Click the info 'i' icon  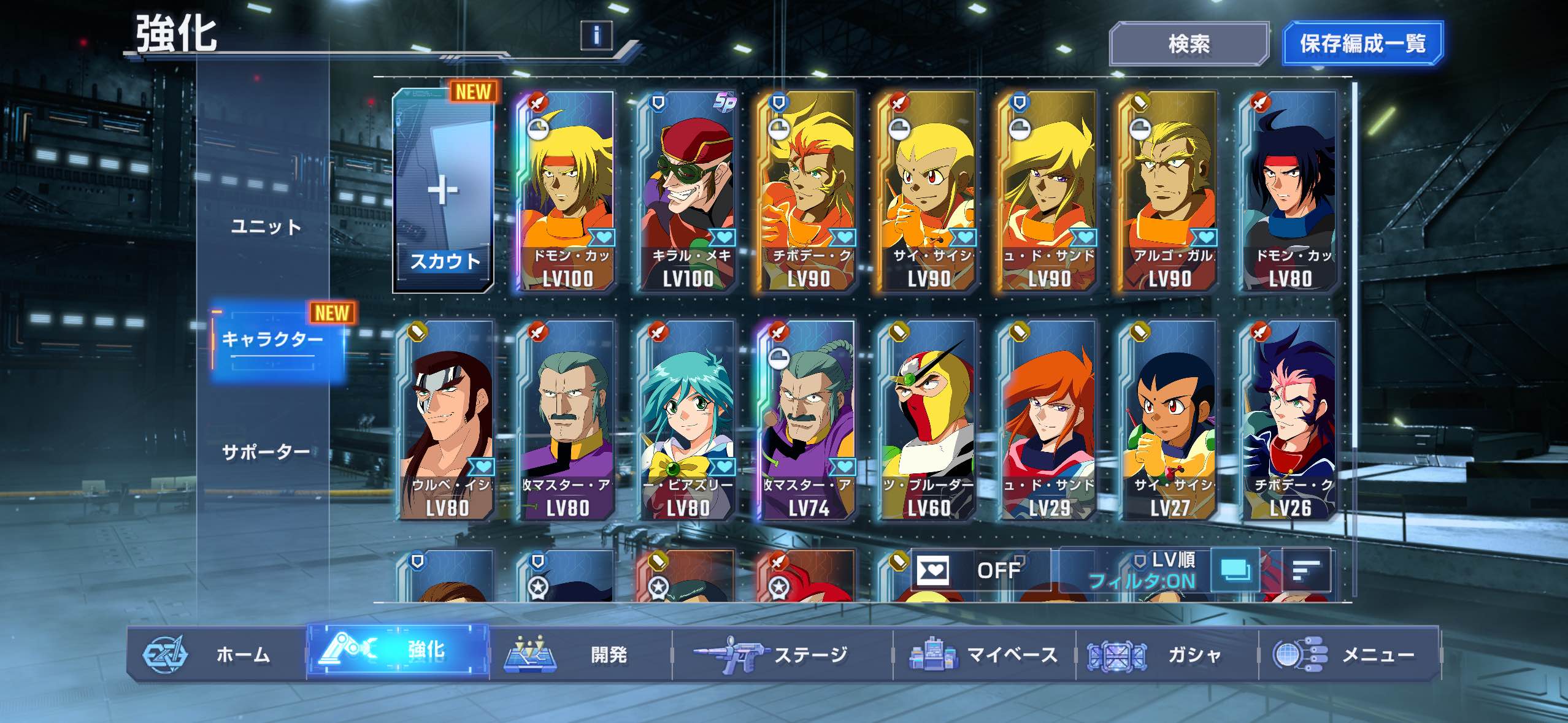[596, 35]
